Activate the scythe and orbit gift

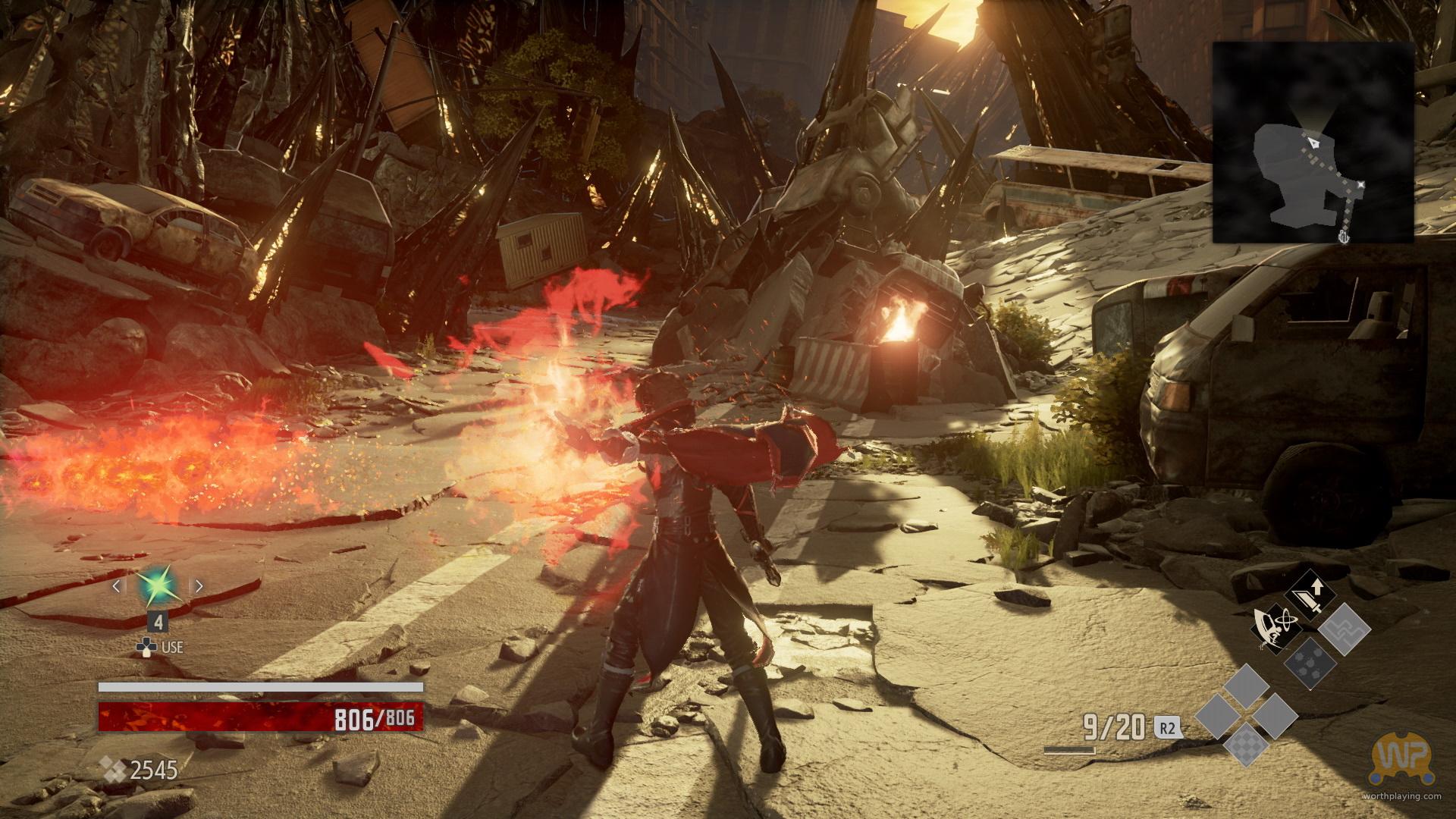(x=1276, y=629)
